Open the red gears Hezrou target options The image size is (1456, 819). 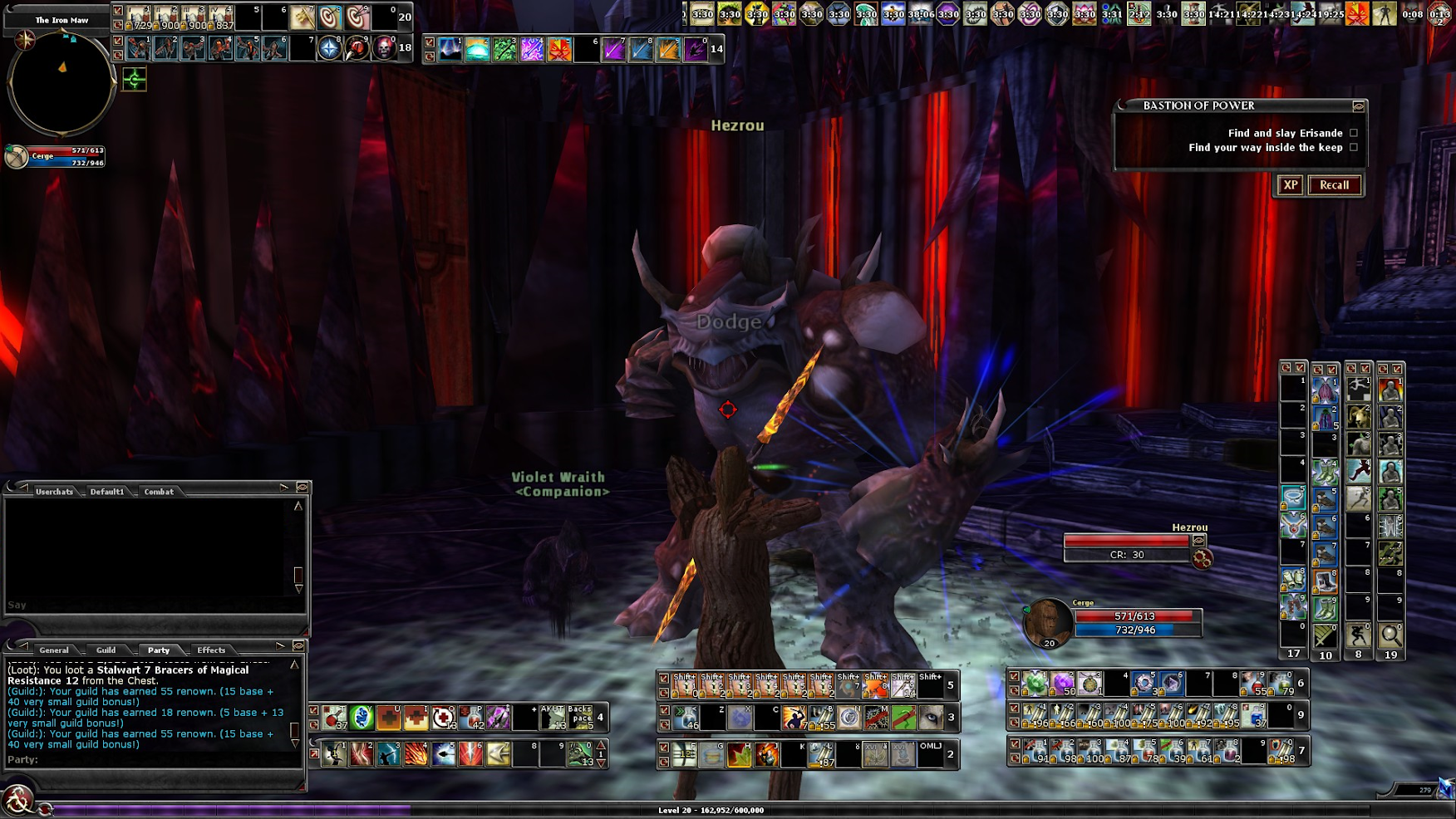[1202, 559]
